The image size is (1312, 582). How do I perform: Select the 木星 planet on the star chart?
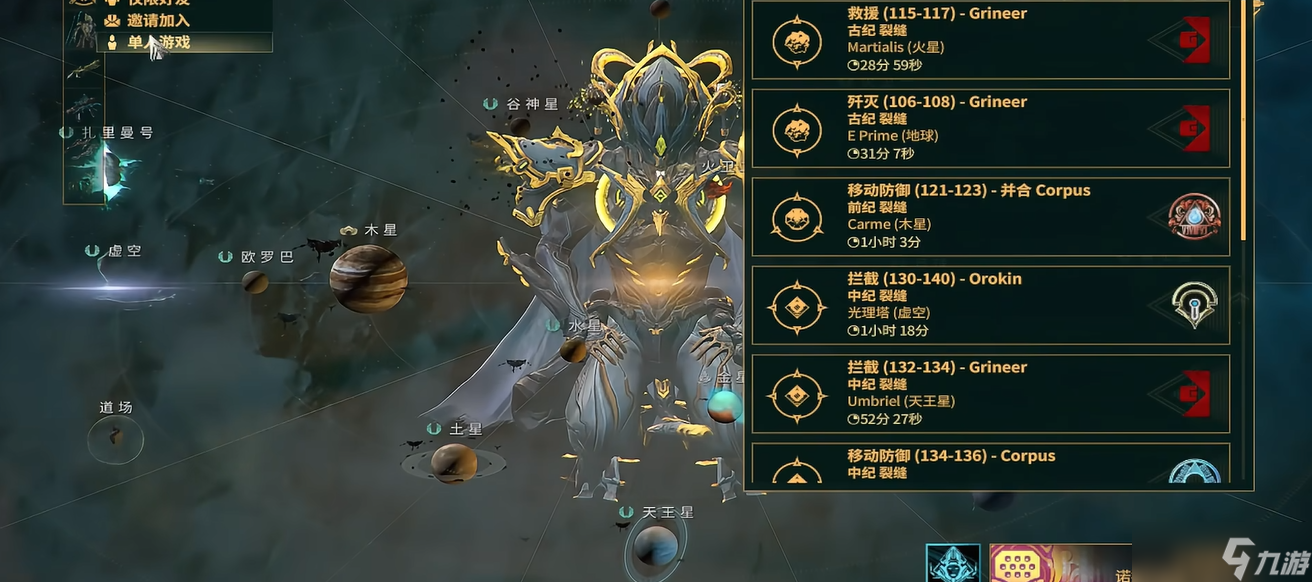(368, 278)
